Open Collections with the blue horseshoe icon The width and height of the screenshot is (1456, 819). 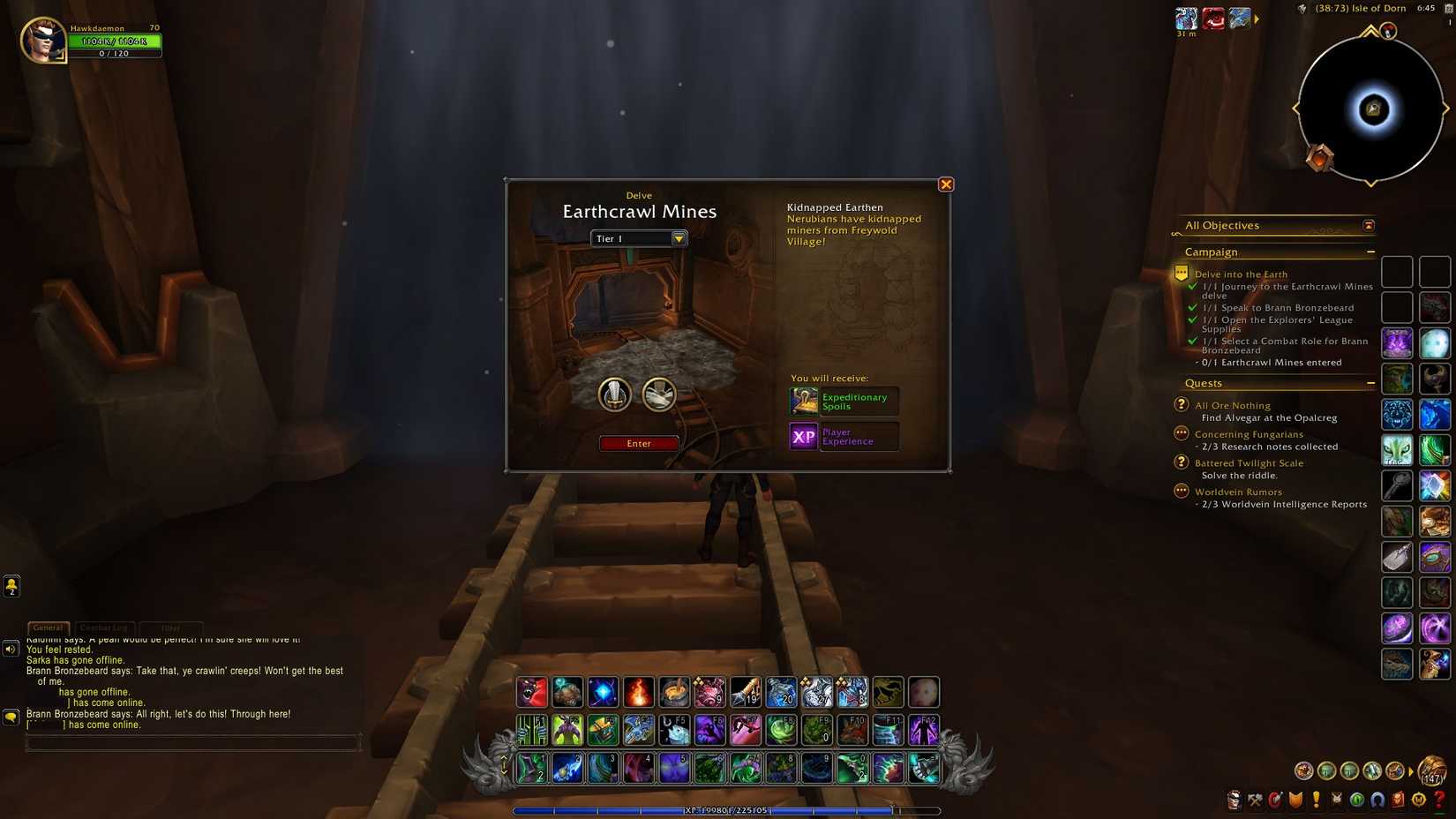1379,800
